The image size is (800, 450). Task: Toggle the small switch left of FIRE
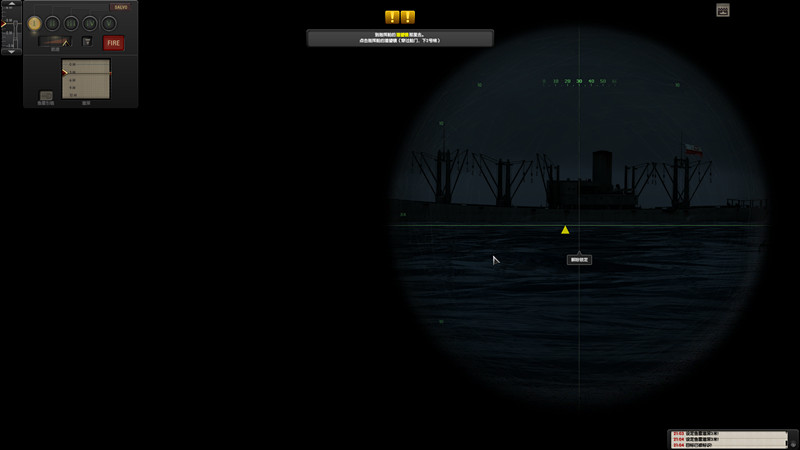pyautogui.click(x=87, y=42)
